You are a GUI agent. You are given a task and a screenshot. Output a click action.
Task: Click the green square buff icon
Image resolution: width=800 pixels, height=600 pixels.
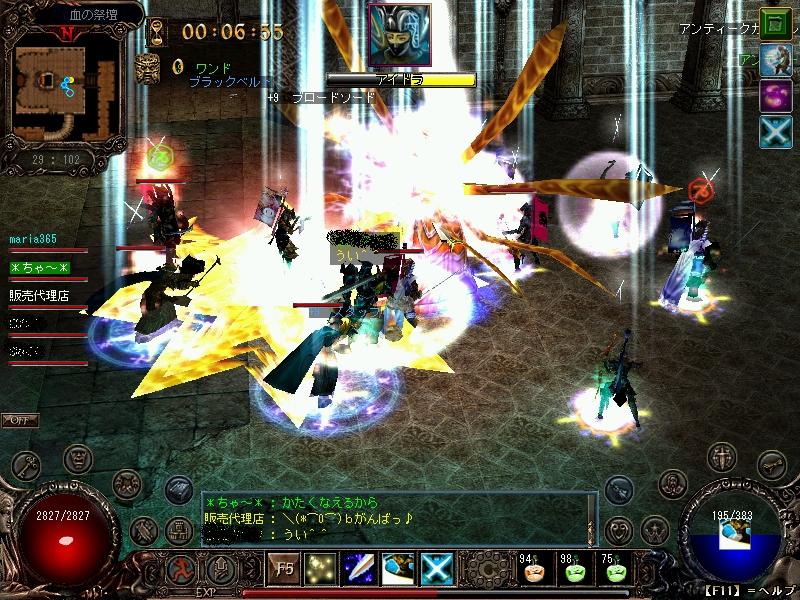tap(775, 22)
